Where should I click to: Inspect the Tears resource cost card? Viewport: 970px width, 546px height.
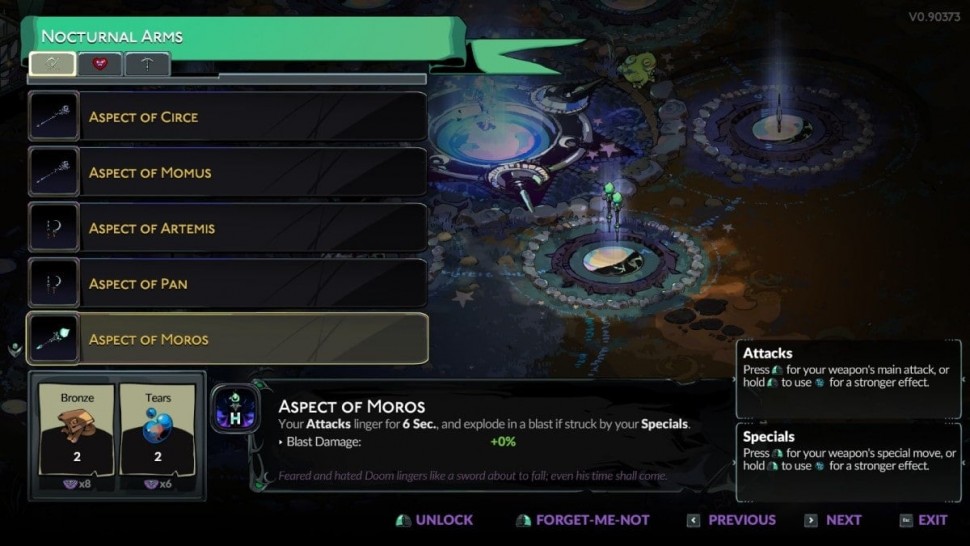(x=158, y=436)
